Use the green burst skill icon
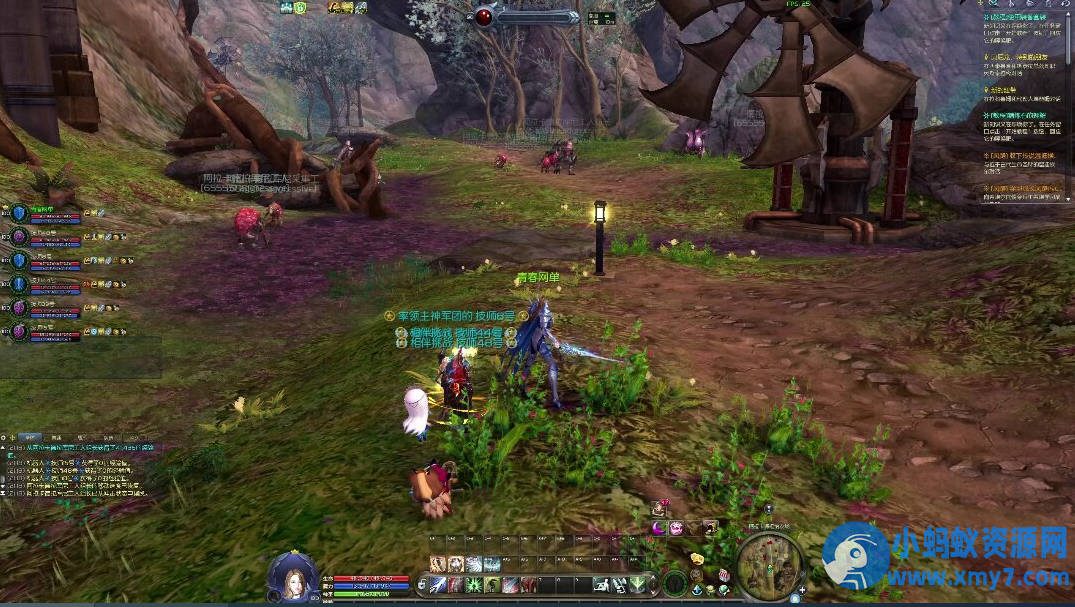 click(x=473, y=584)
